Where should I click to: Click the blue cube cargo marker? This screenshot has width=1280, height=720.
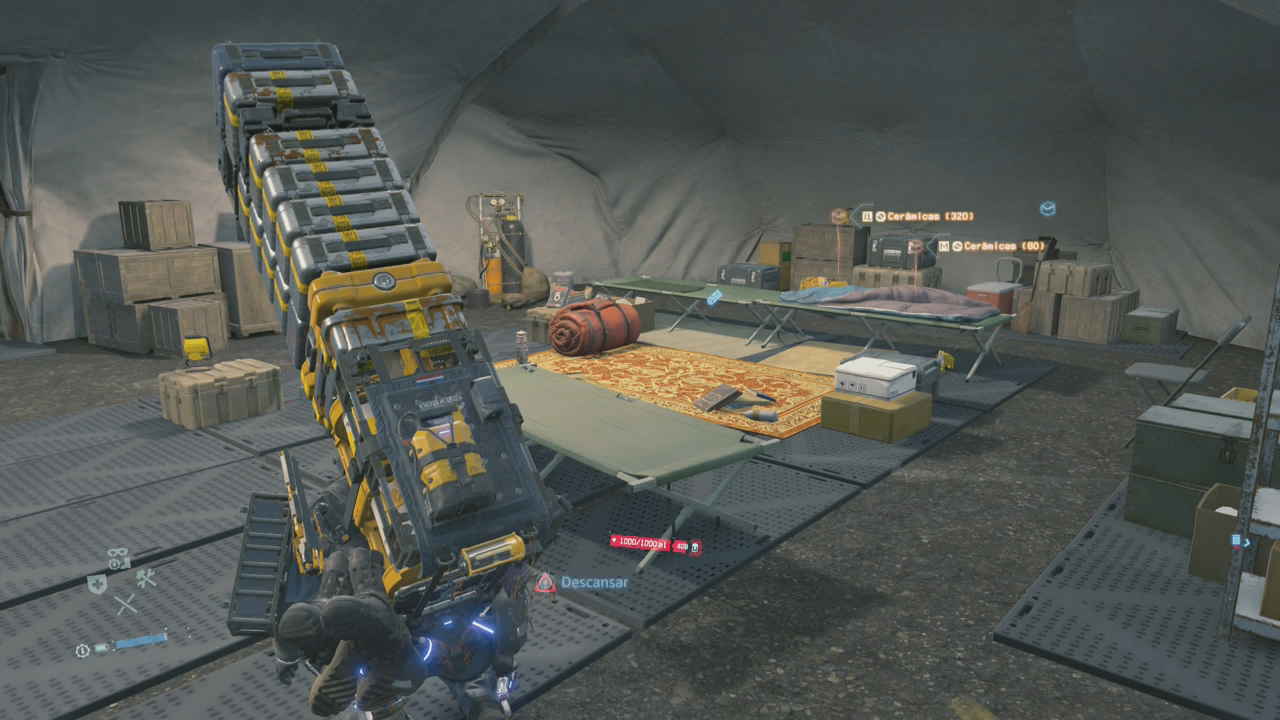pyautogui.click(x=1047, y=208)
